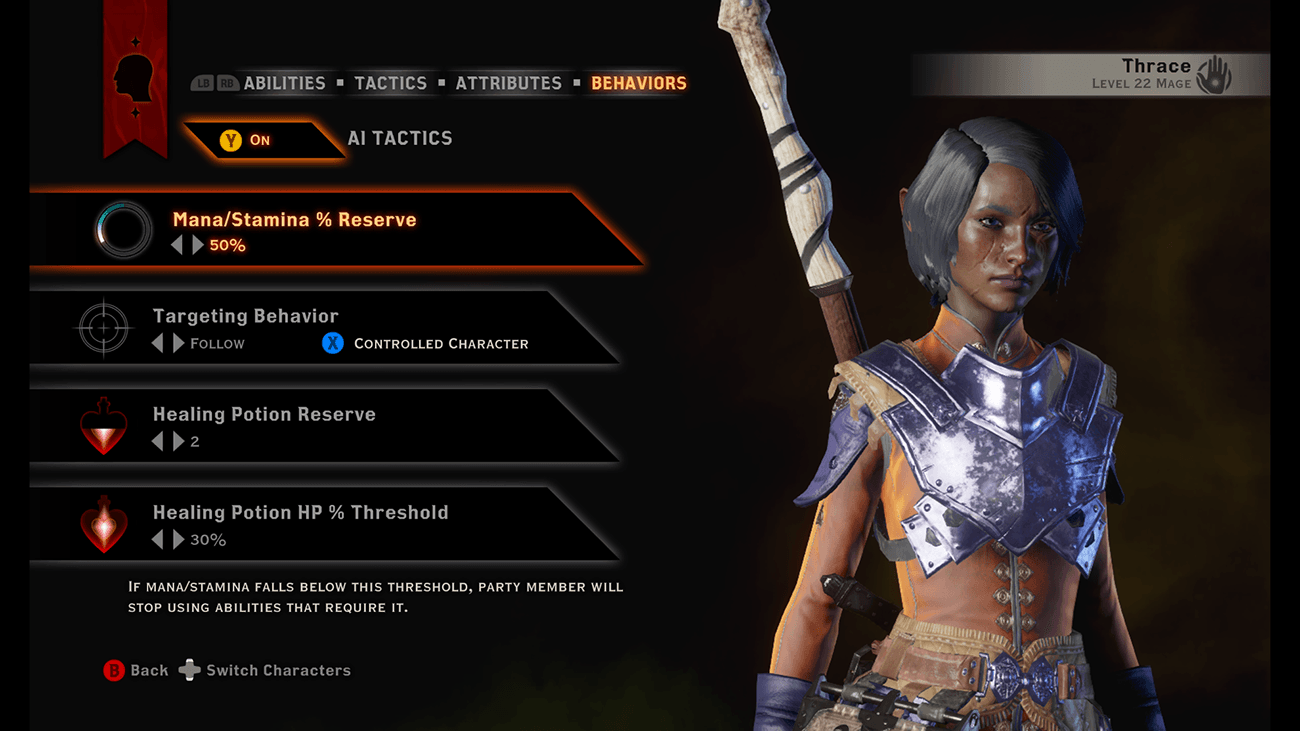Decrease Mana/Stamina reserve with left arrow
This screenshot has height=731, width=1300.
coord(177,245)
